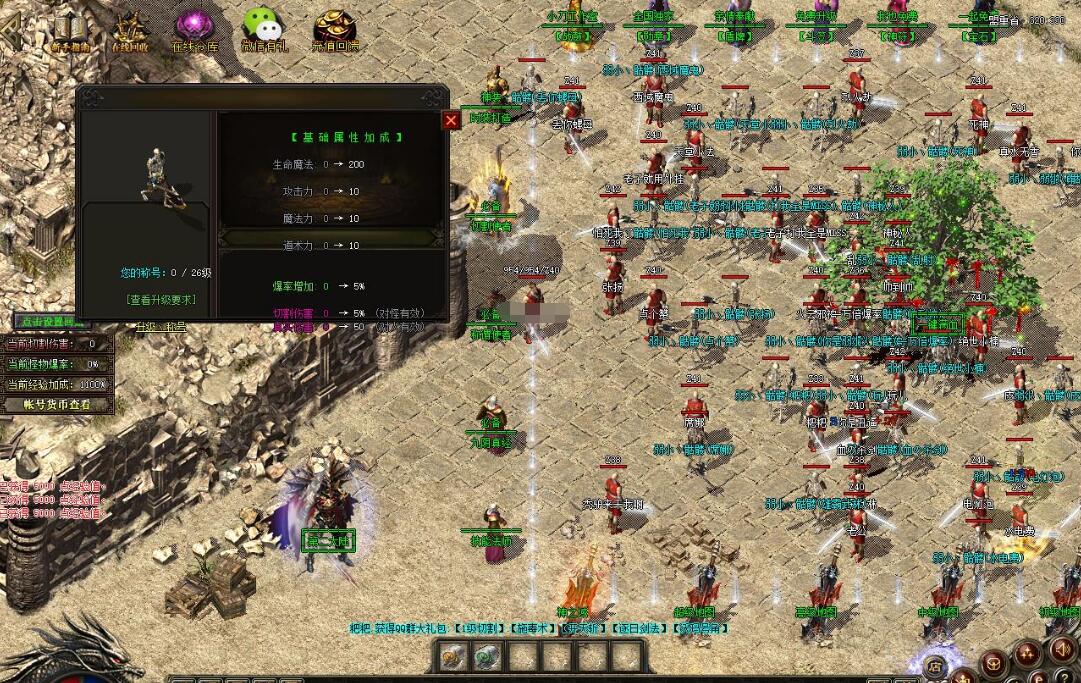This screenshot has width=1081, height=683.
Task: View upgrade requirements via 查看升级要求
Action: (x=161, y=299)
